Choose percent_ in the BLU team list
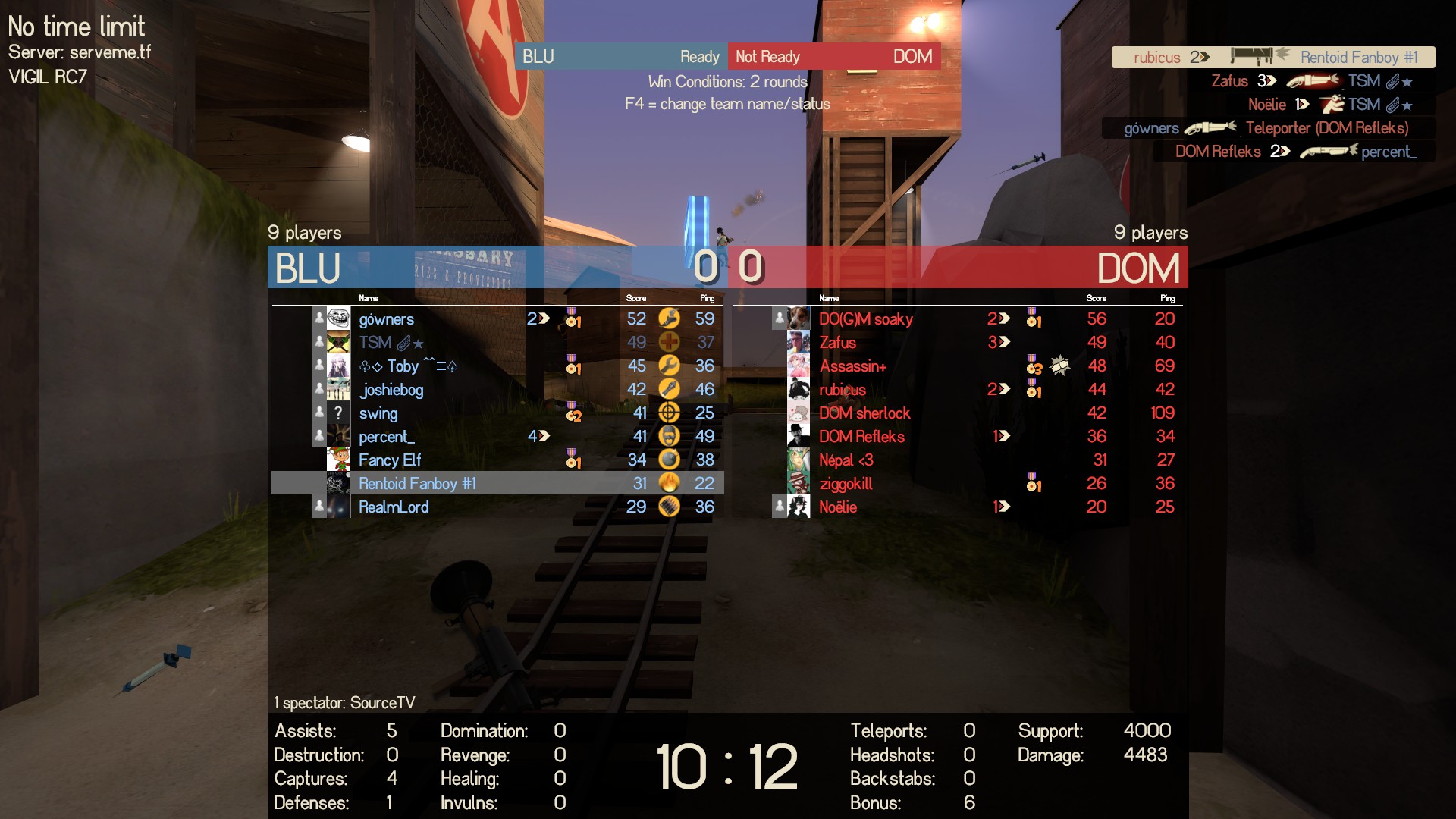Screen dimensions: 1456x819 point(386,437)
